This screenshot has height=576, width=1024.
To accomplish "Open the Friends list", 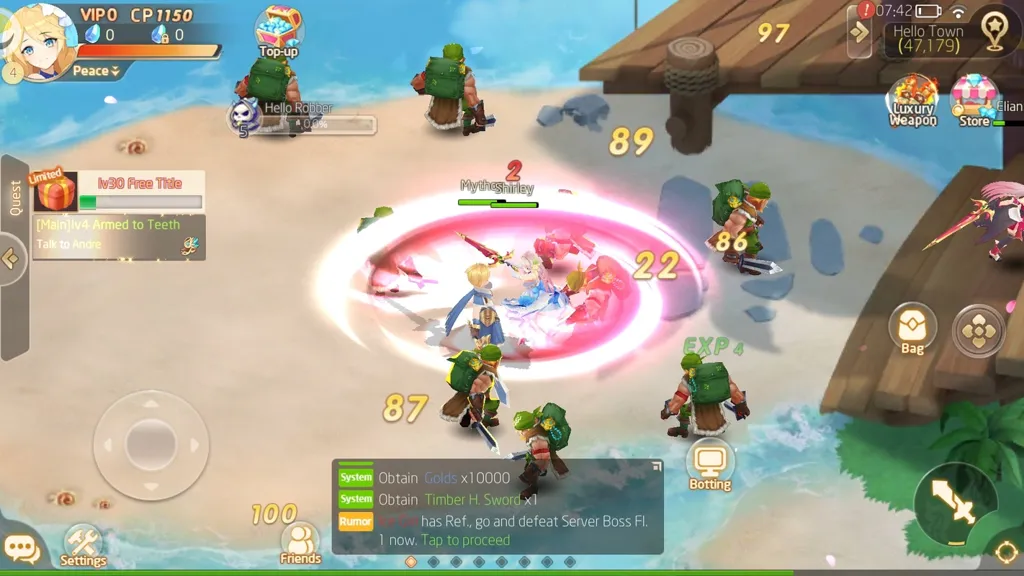I will coord(300,543).
